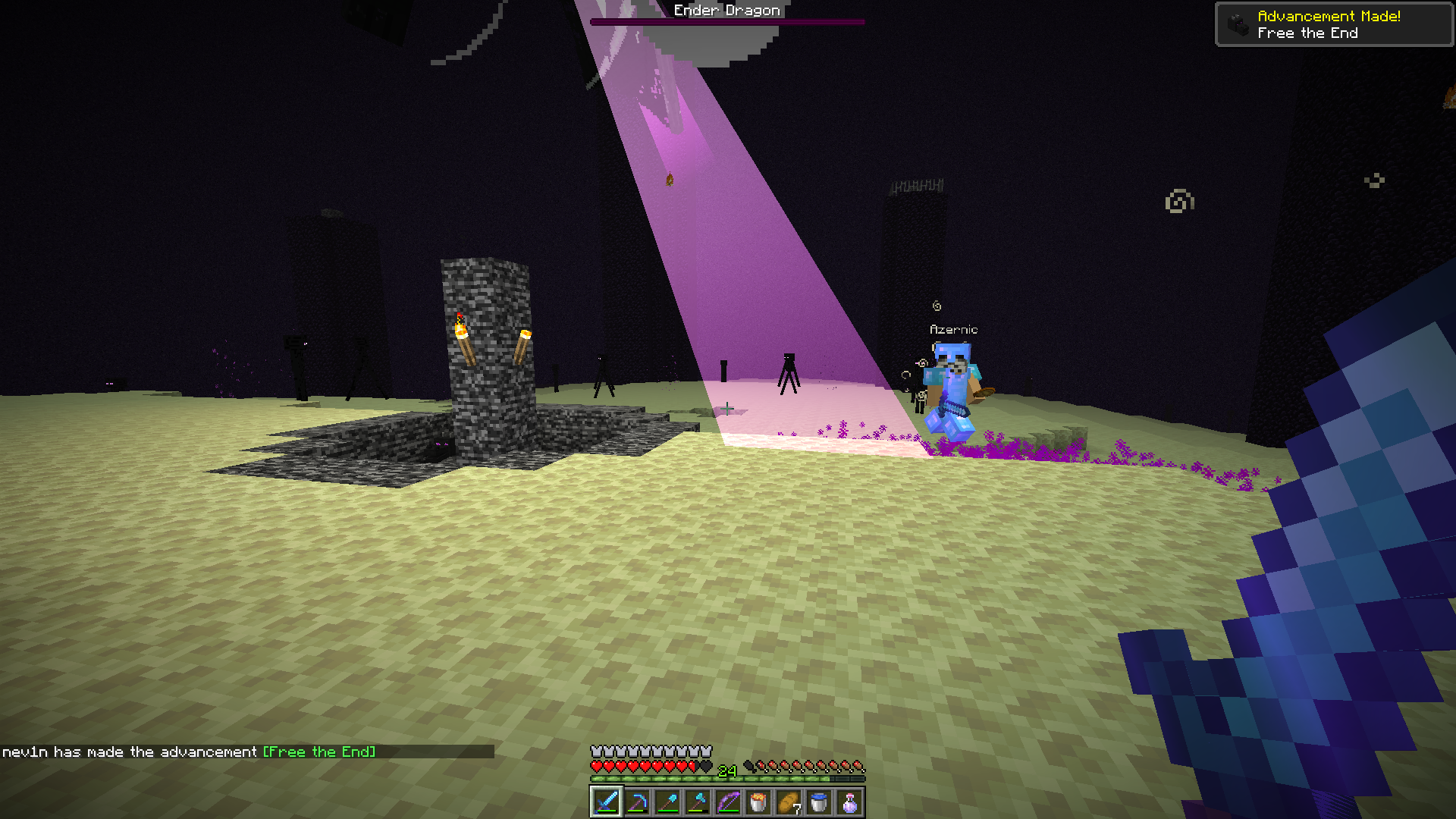Select the diamond sword hotbar slot
1456x819 pixels.
pyautogui.click(x=607, y=802)
